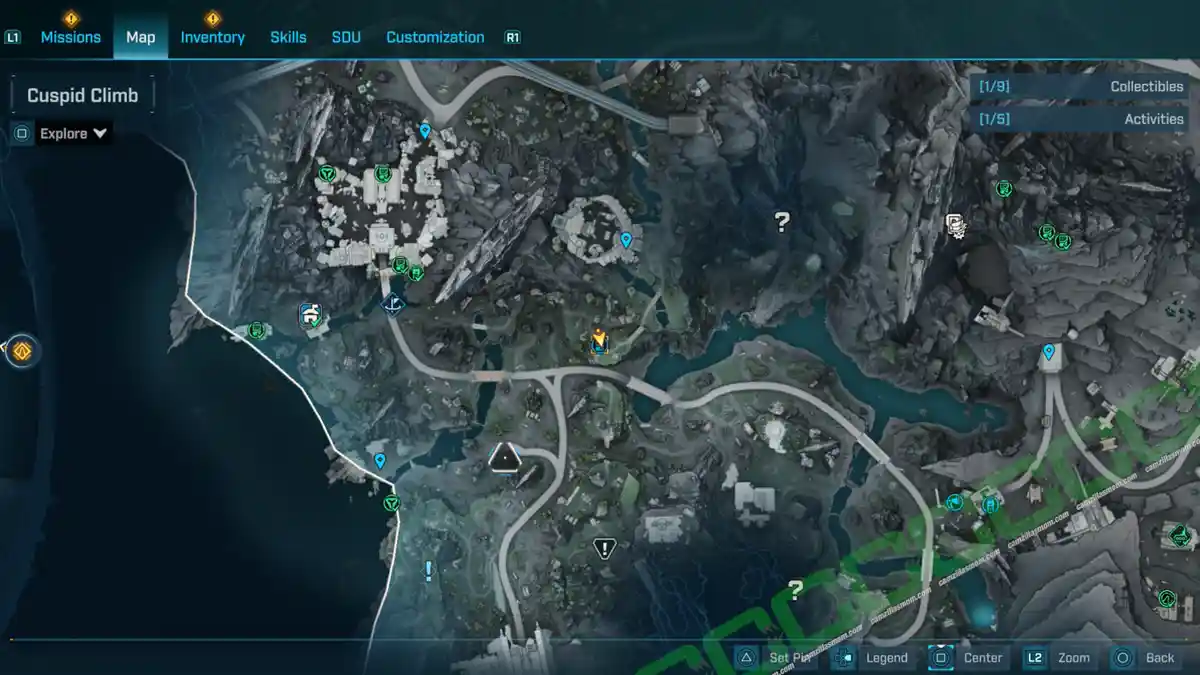Select the player position marker
Screen dimensions: 1200x675
pyautogui.click(x=599, y=341)
